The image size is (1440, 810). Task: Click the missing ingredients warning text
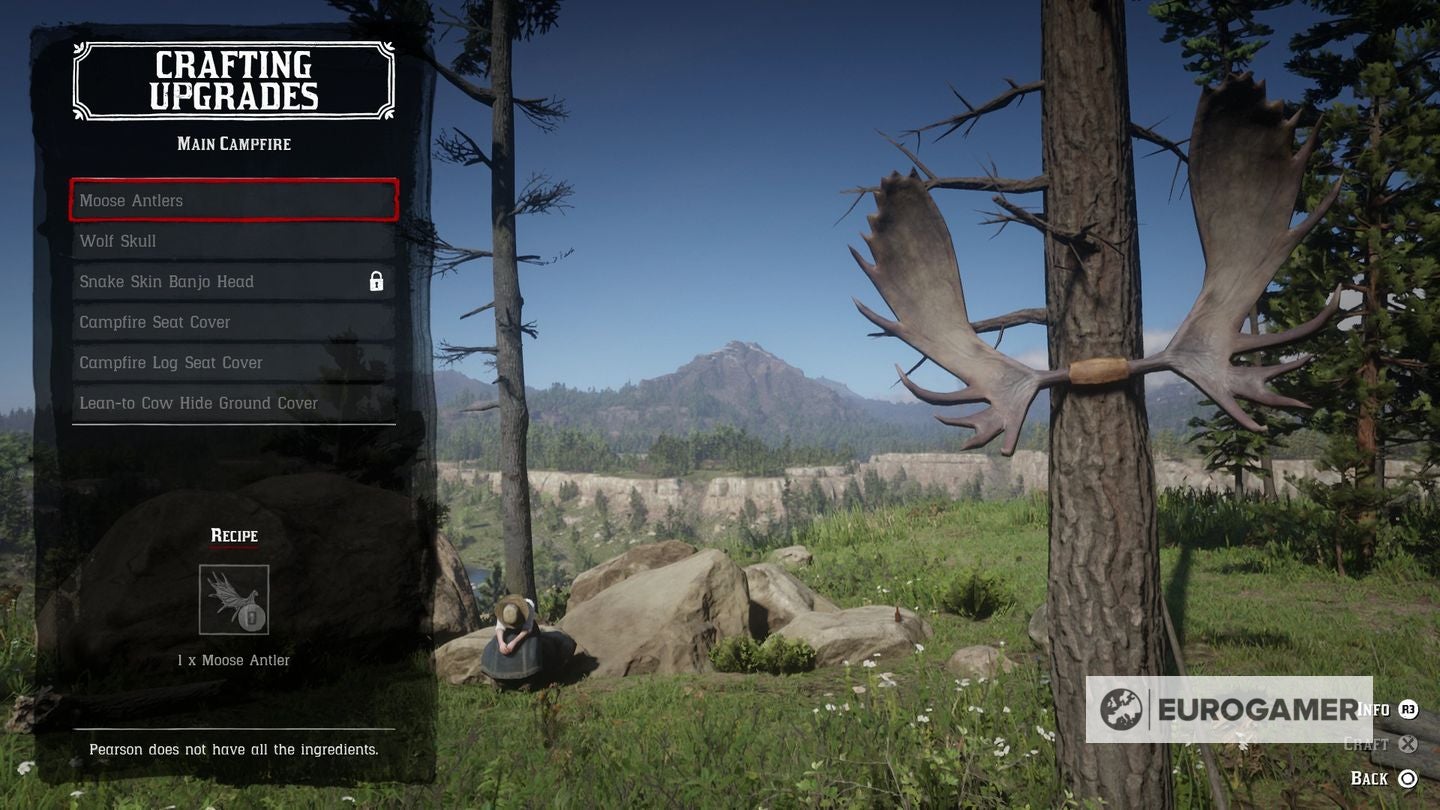[x=233, y=748]
